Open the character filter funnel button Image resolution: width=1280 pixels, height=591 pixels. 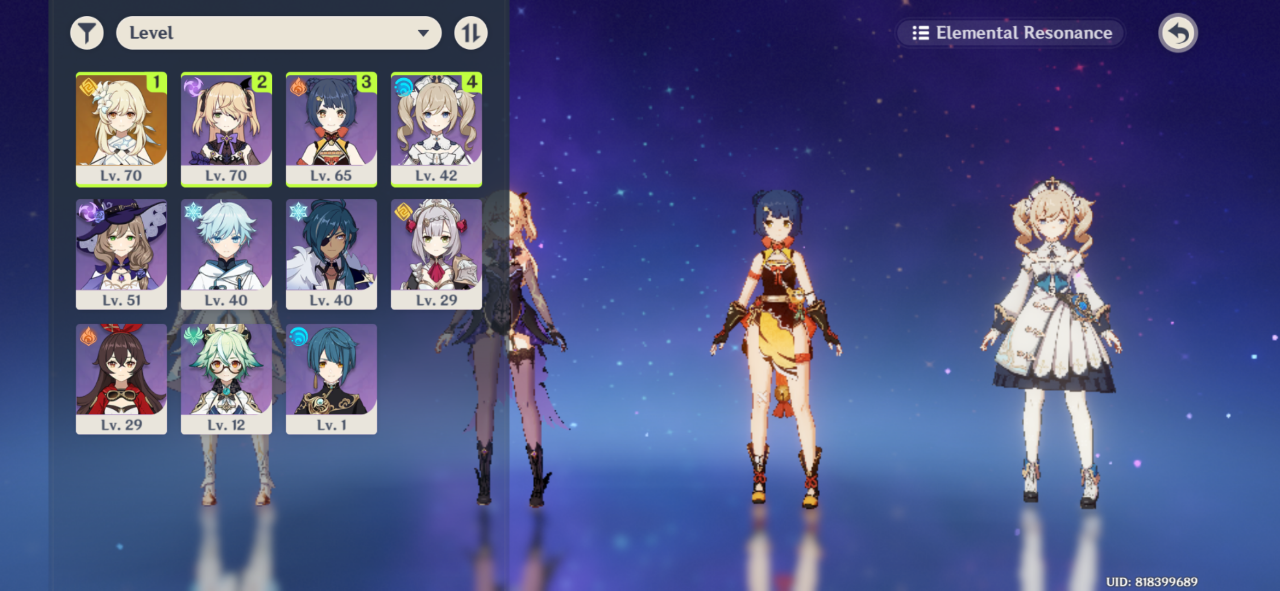pos(87,33)
